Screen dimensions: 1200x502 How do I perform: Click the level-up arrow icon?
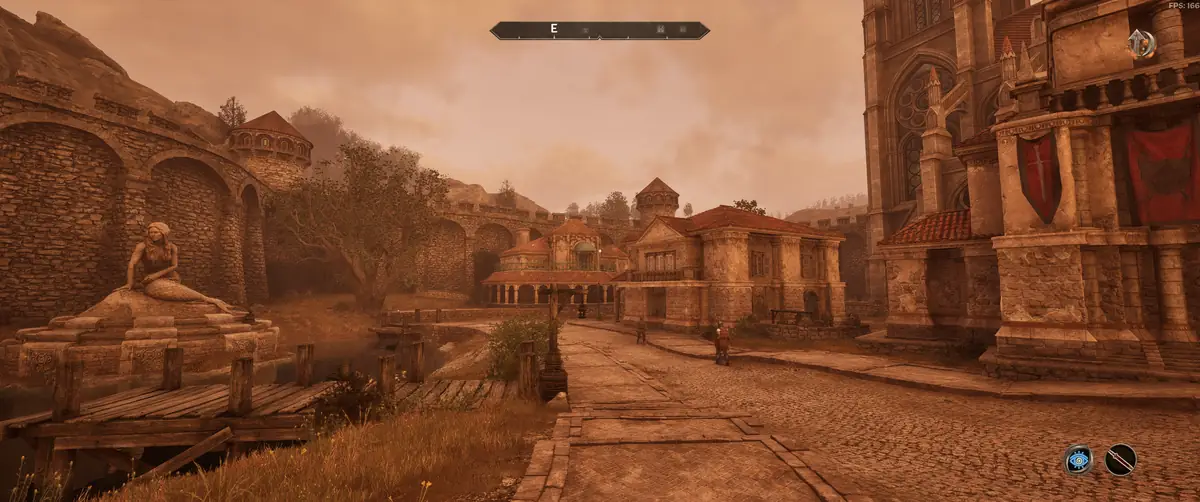pyautogui.click(x=1141, y=43)
